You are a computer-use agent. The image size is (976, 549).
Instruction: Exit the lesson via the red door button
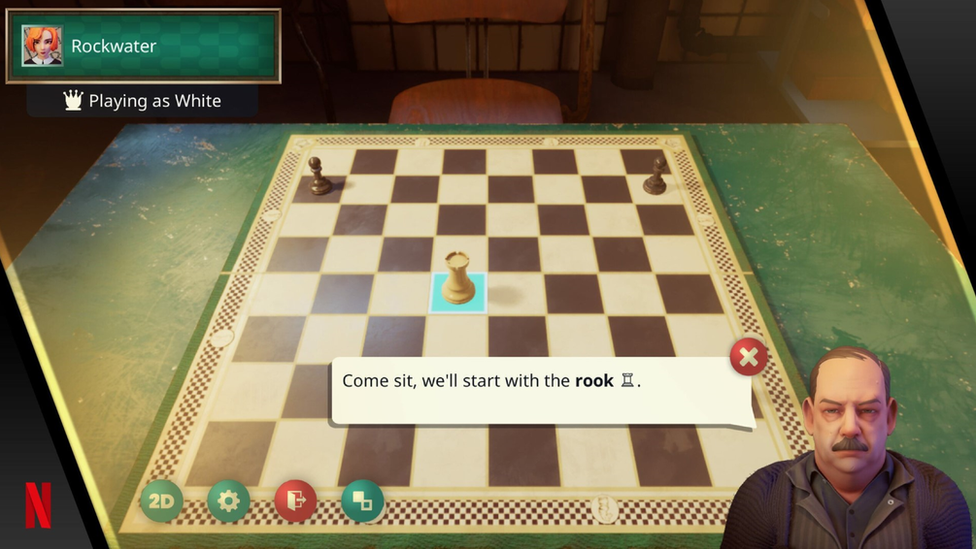[x=295, y=501]
